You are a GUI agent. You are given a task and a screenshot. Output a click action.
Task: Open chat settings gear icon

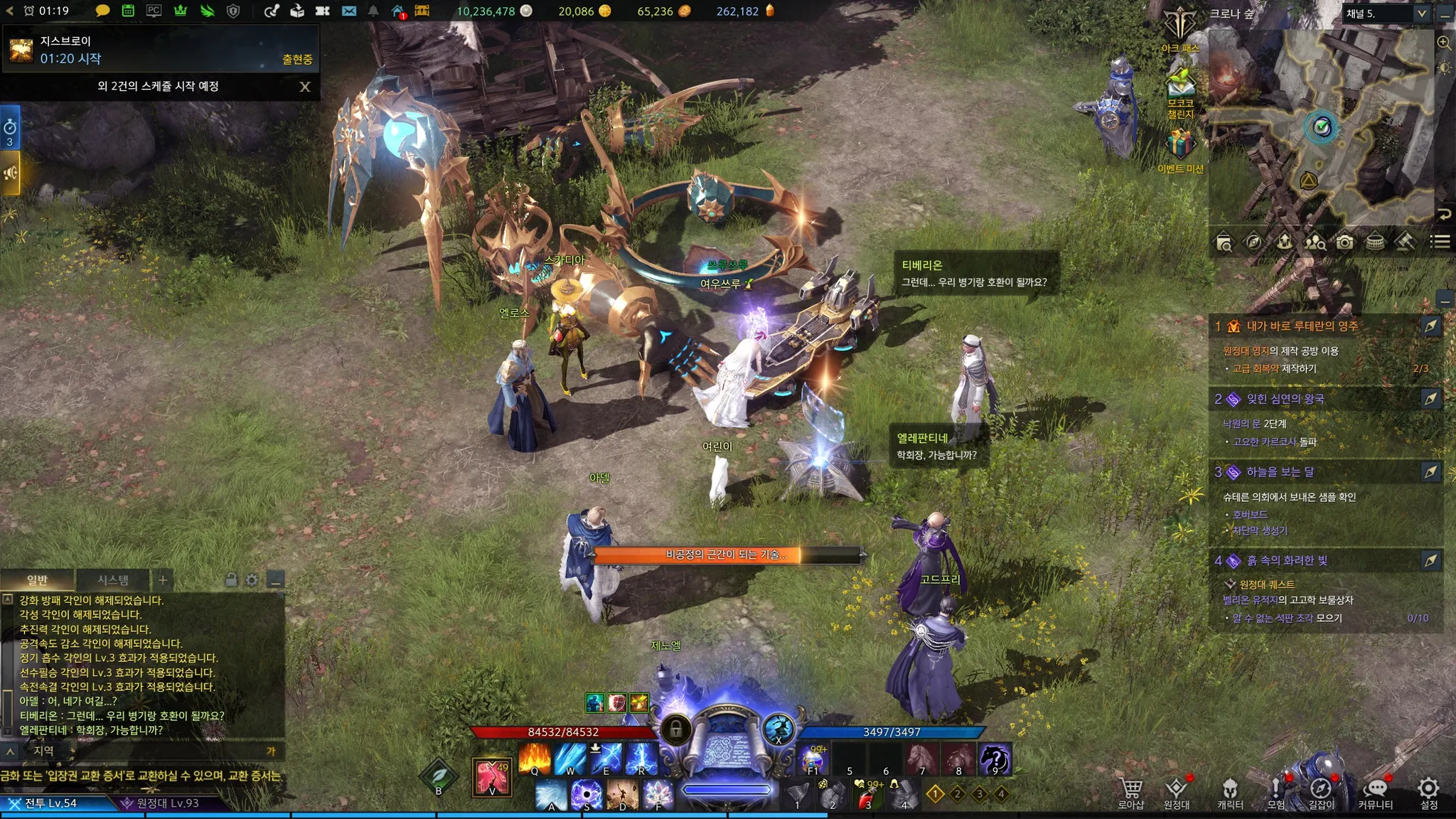pos(252,580)
